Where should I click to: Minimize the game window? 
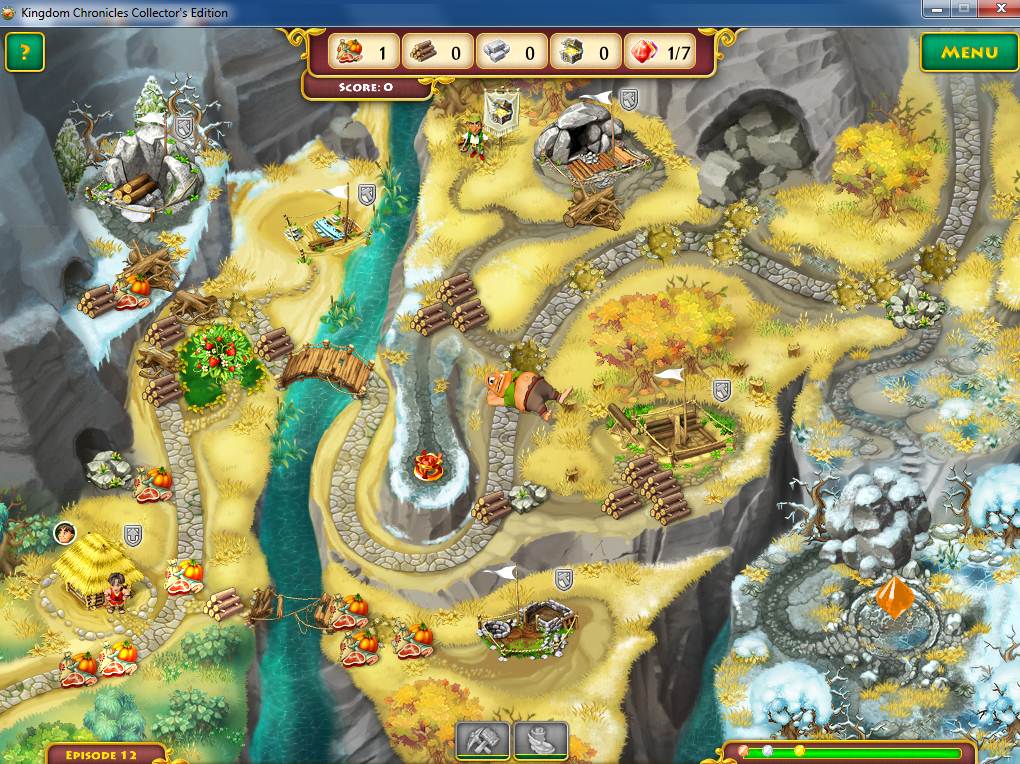(x=937, y=9)
